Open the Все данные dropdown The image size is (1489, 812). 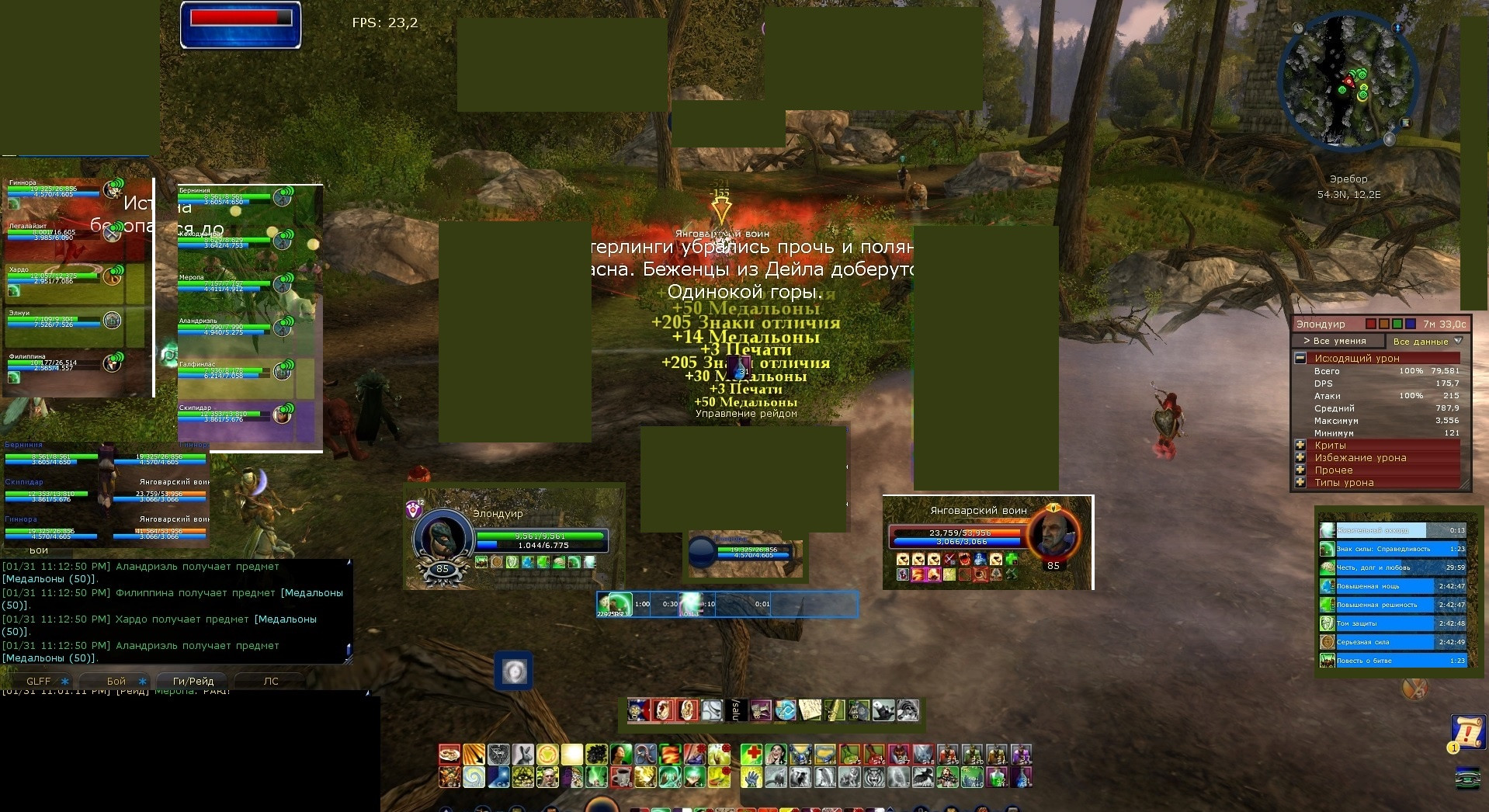pyautogui.click(x=1427, y=341)
